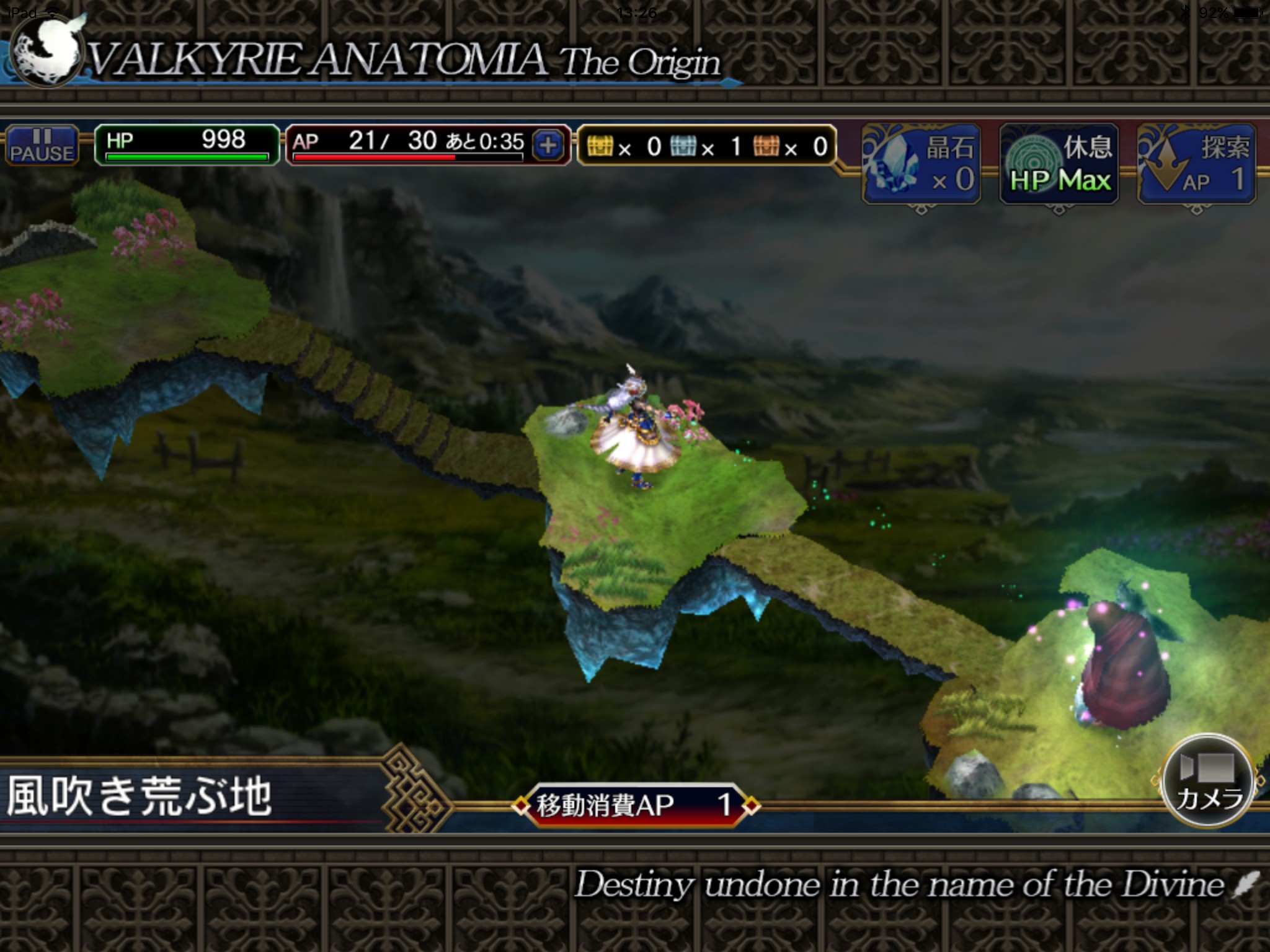Tap the blue plus to restore AP

548,146
